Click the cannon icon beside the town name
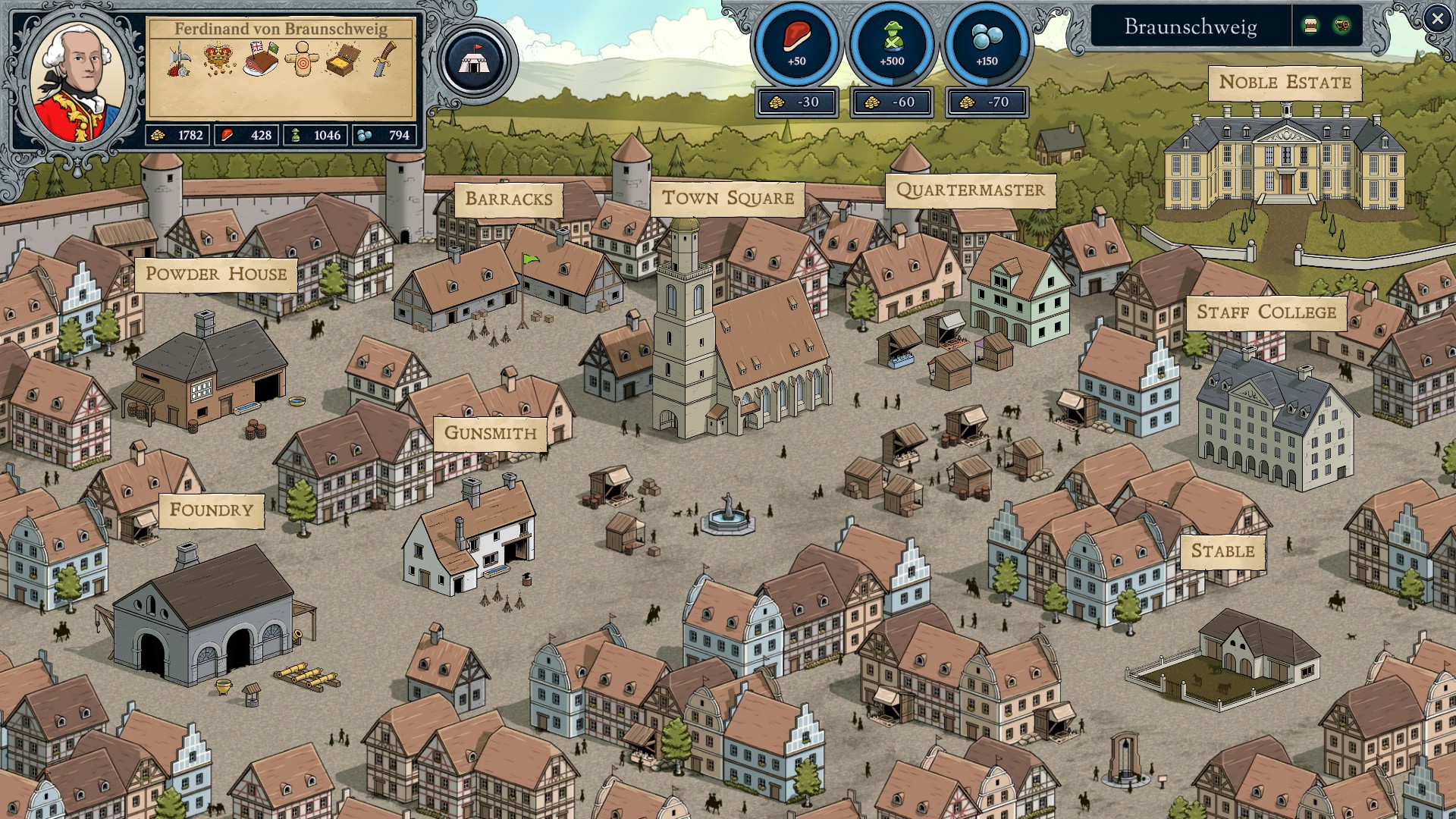This screenshot has width=1456, height=819. pos(1341,26)
